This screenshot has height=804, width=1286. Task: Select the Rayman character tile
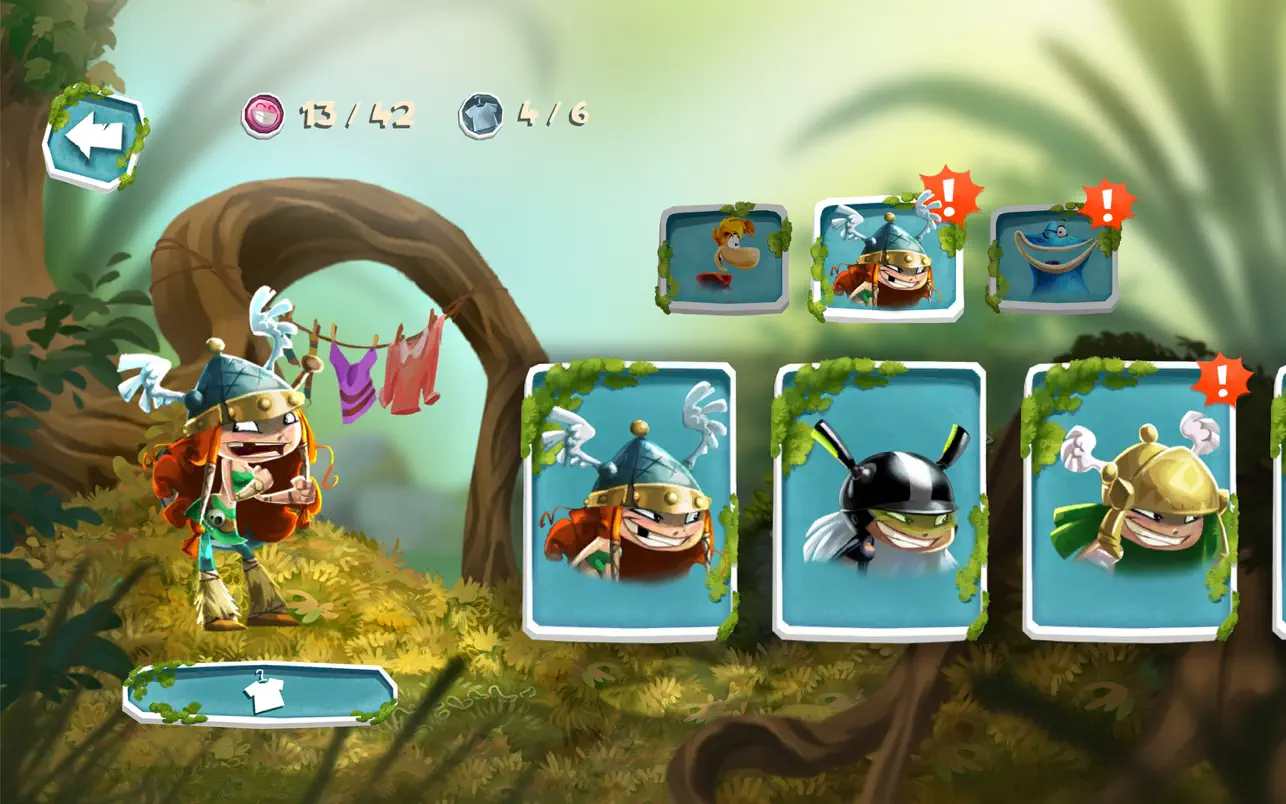724,258
